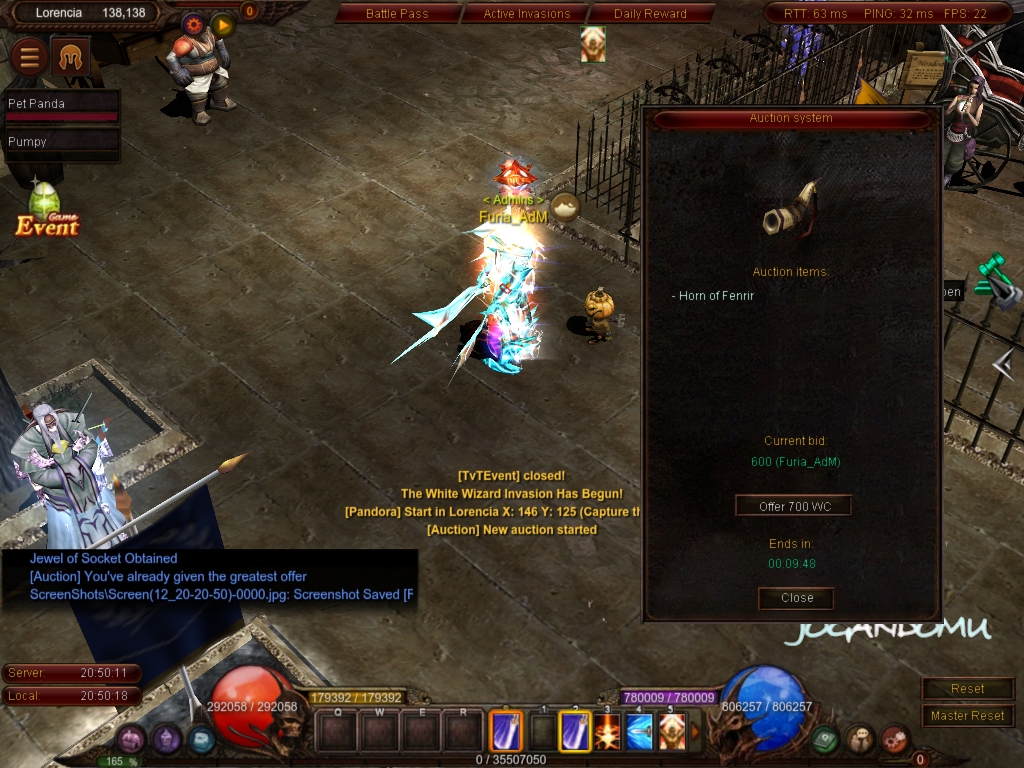Image resolution: width=1024 pixels, height=768 pixels.
Task: Claim the Daily Reward
Action: tap(650, 14)
